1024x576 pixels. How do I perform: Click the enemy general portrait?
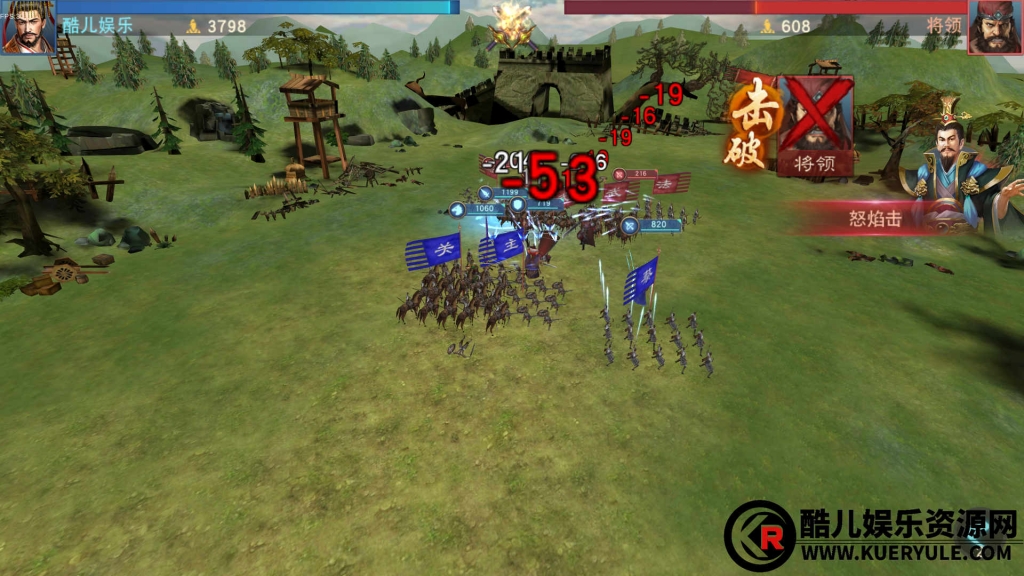(x=994, y=27)
